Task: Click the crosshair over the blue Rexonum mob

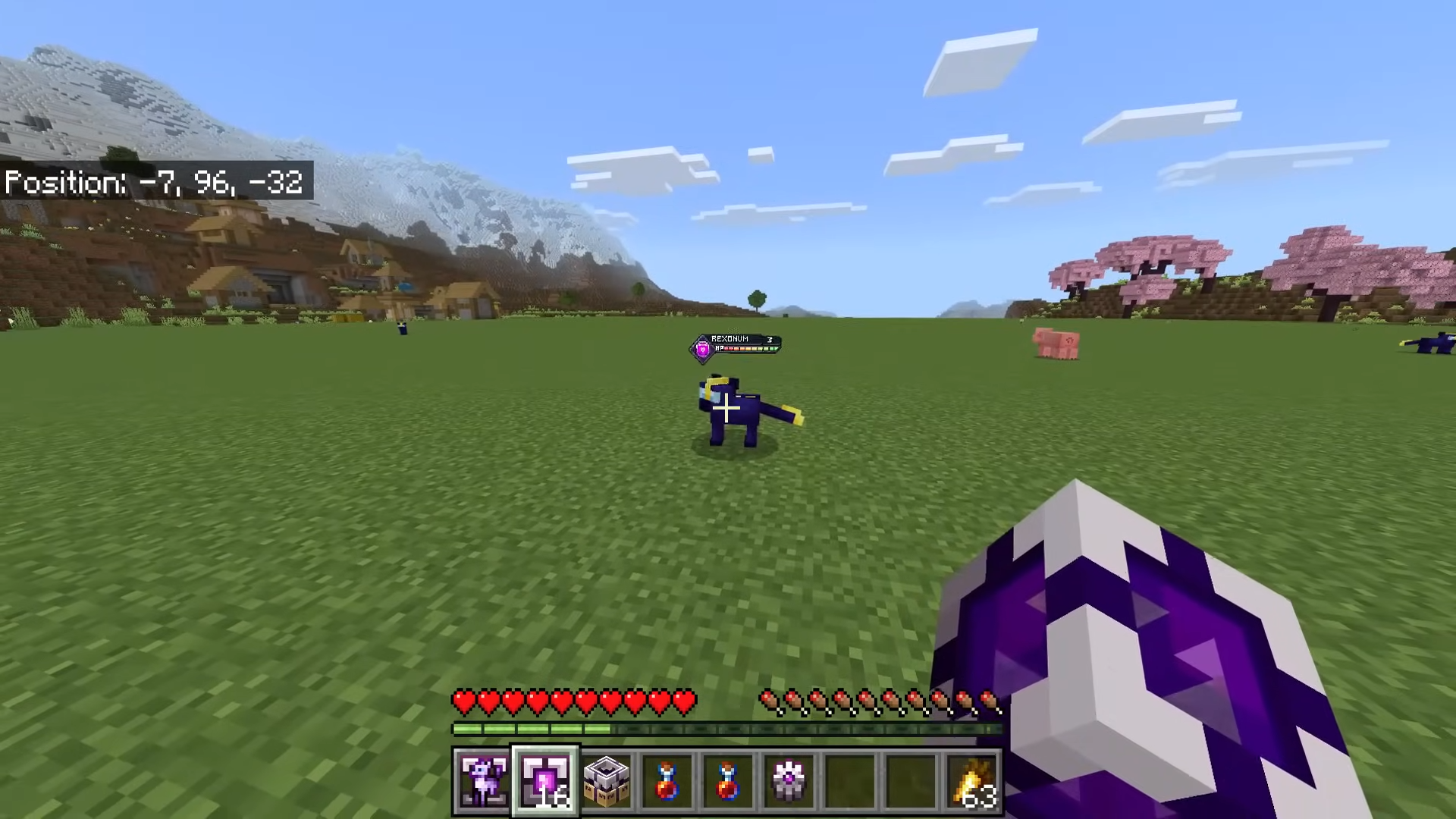Action: pos(728,409)
